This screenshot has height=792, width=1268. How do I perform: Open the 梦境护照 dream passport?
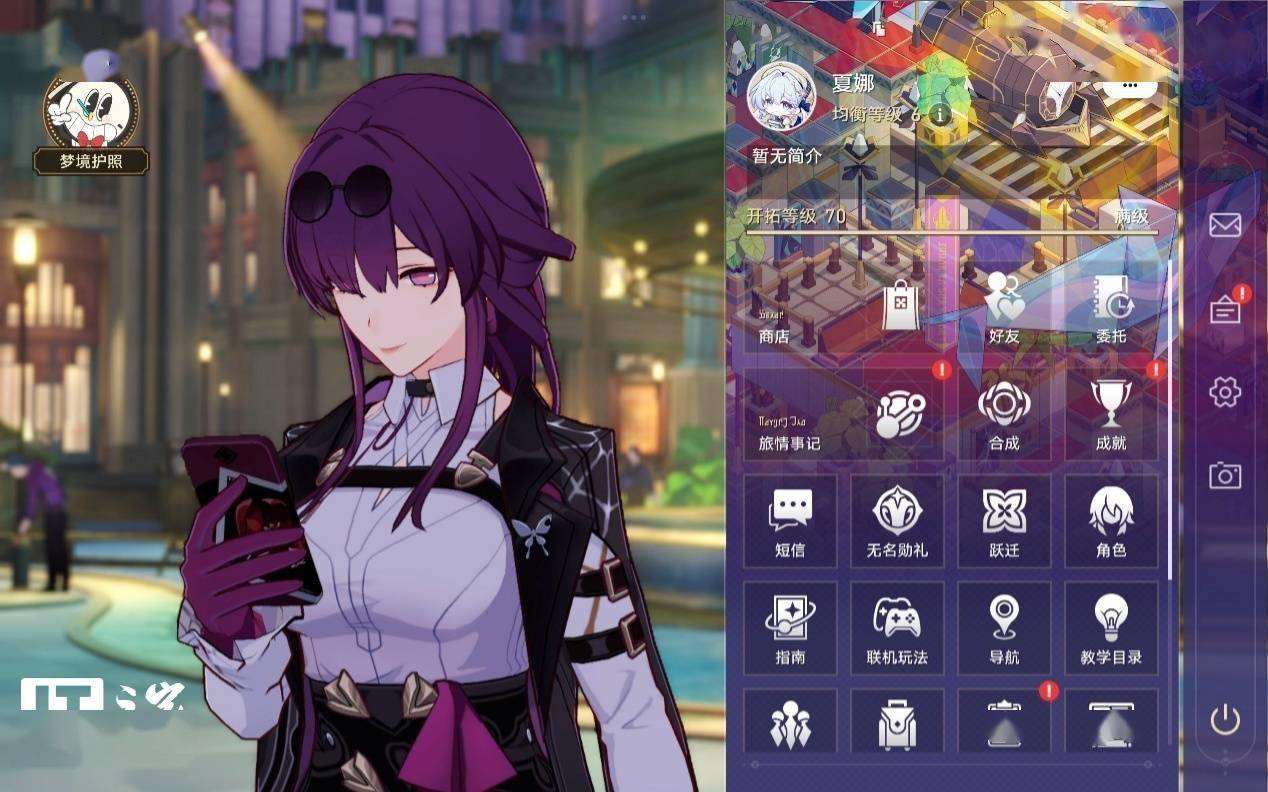[91, 120]
